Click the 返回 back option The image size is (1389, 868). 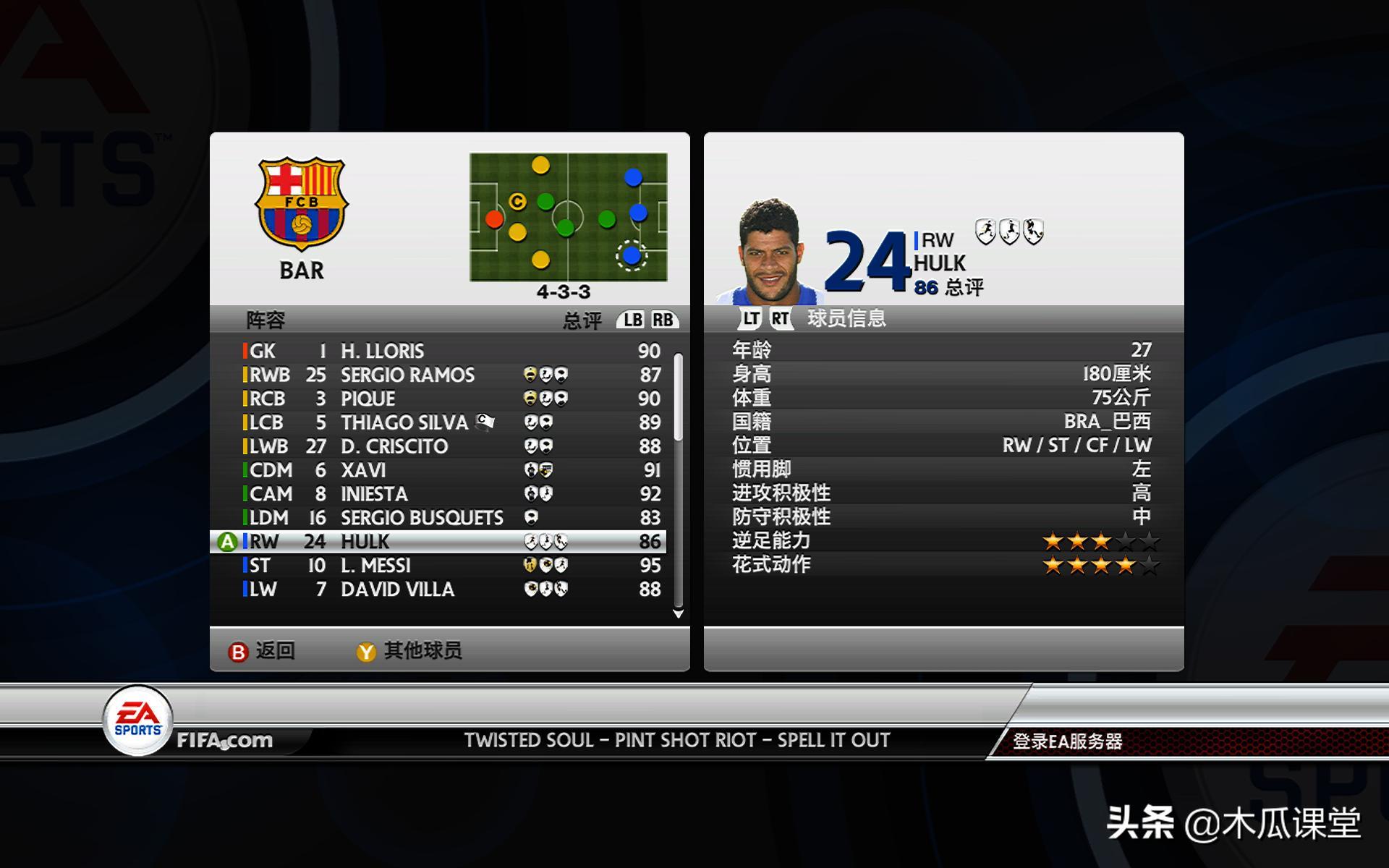click(262, 651)
